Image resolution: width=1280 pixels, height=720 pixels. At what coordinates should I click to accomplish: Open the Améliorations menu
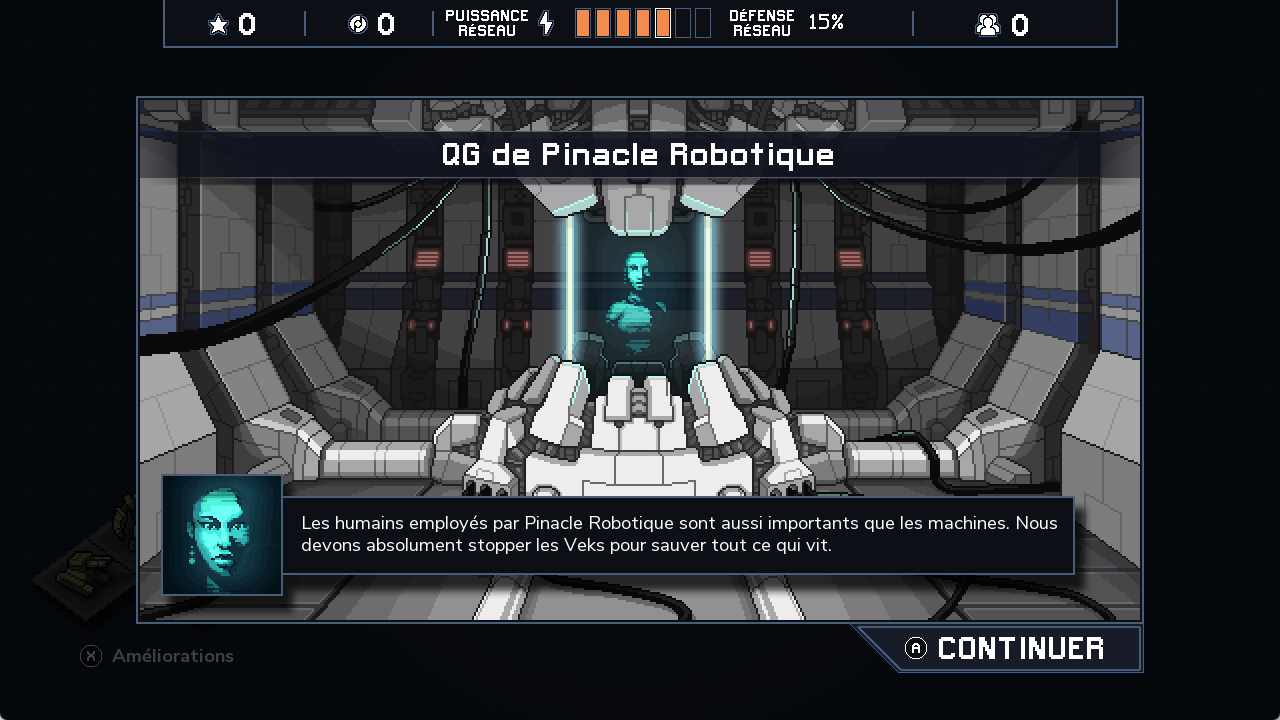coord(158,656)
